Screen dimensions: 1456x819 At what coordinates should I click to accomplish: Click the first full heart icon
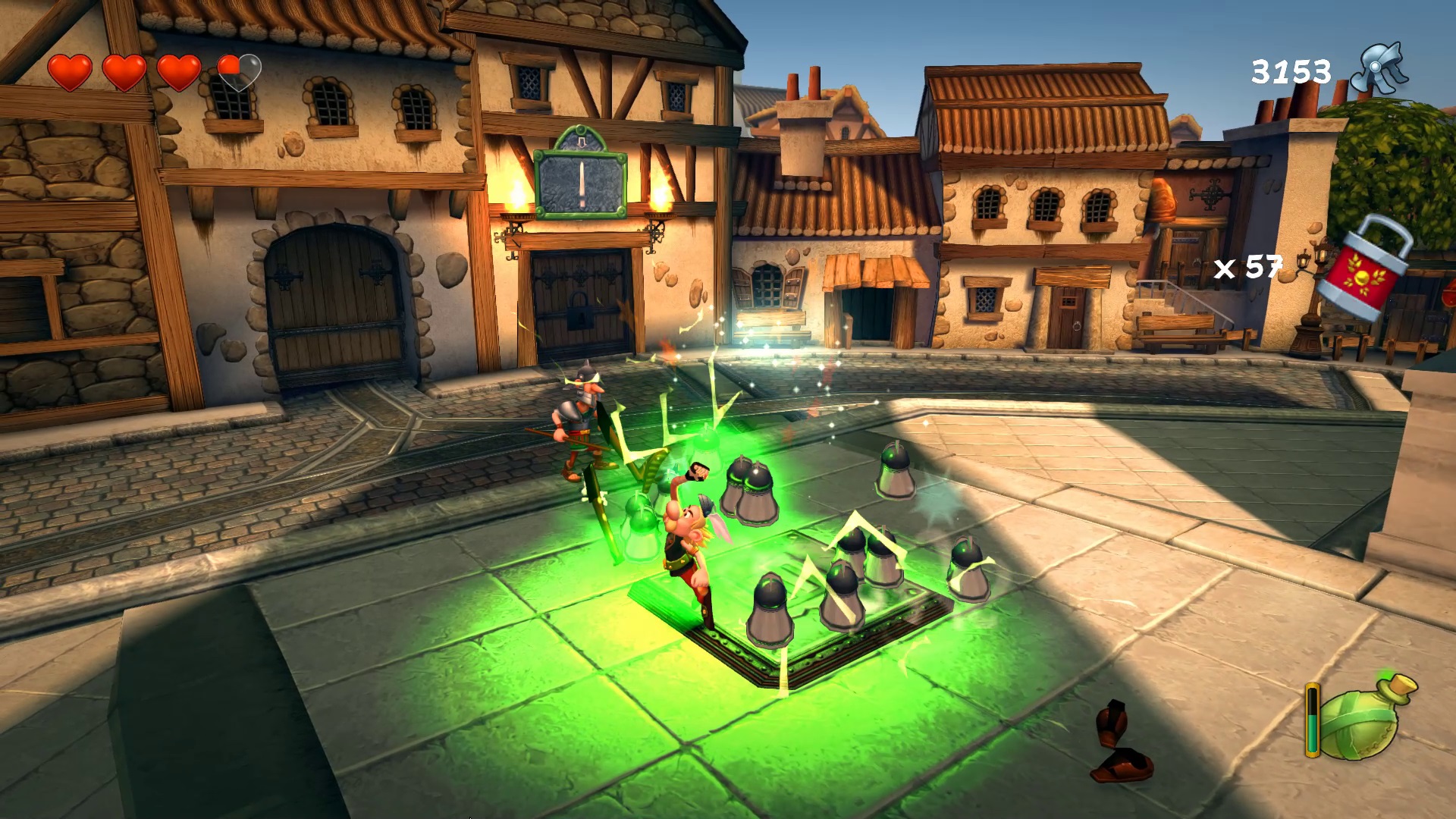pyautogui.click(x=68, y=72)
